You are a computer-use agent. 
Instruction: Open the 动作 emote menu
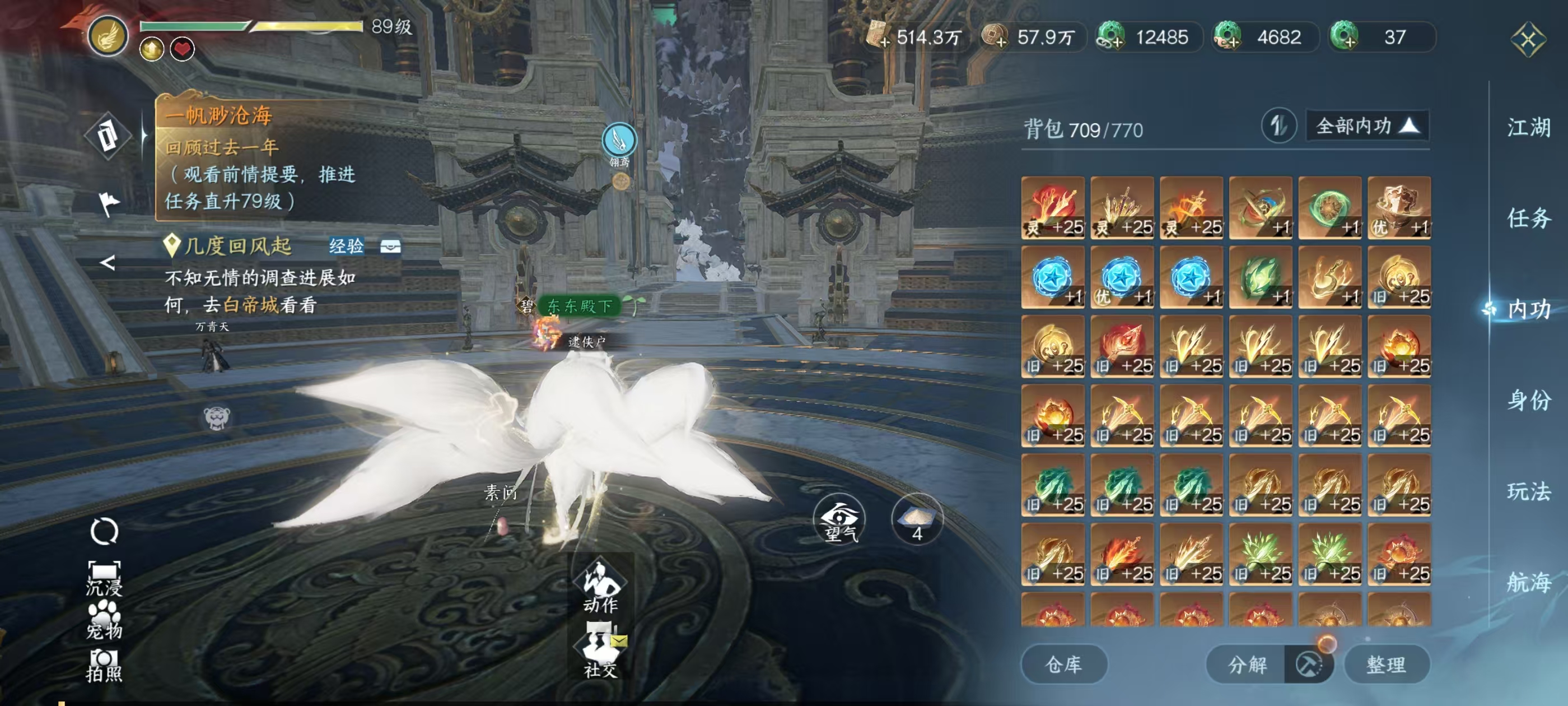click(600, 585)
